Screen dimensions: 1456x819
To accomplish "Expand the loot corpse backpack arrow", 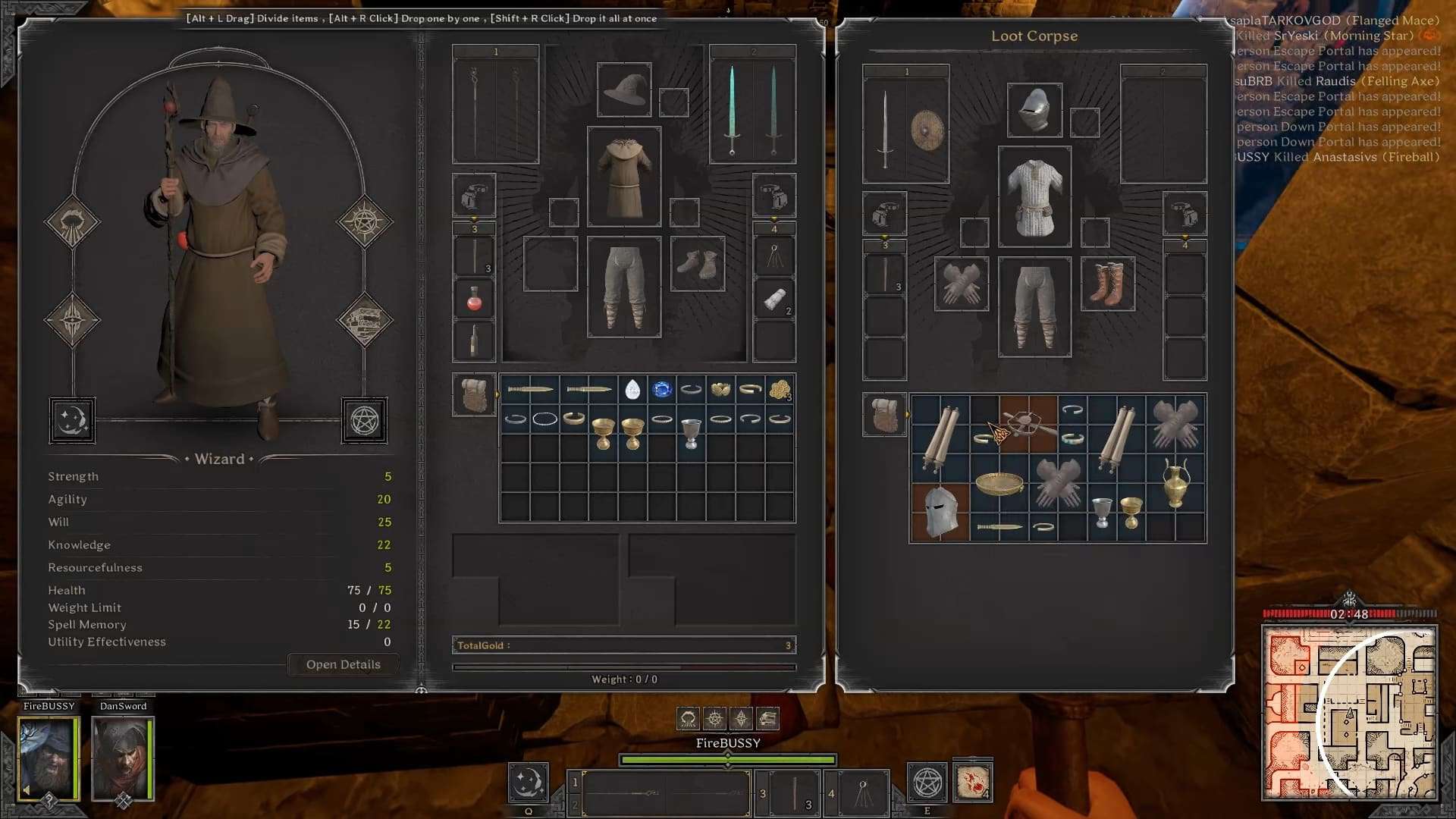I will tap(907, 413).
